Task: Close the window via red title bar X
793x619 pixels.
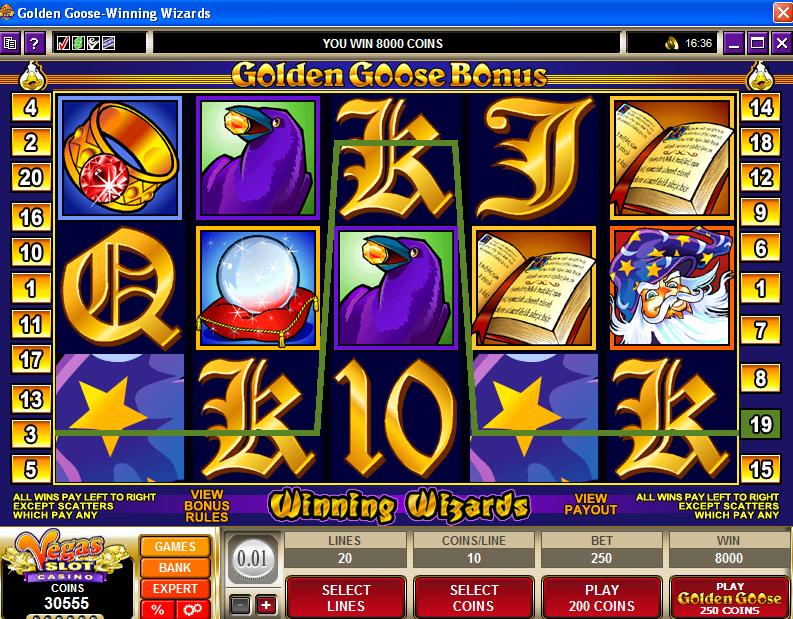Action: click(780, 13)
